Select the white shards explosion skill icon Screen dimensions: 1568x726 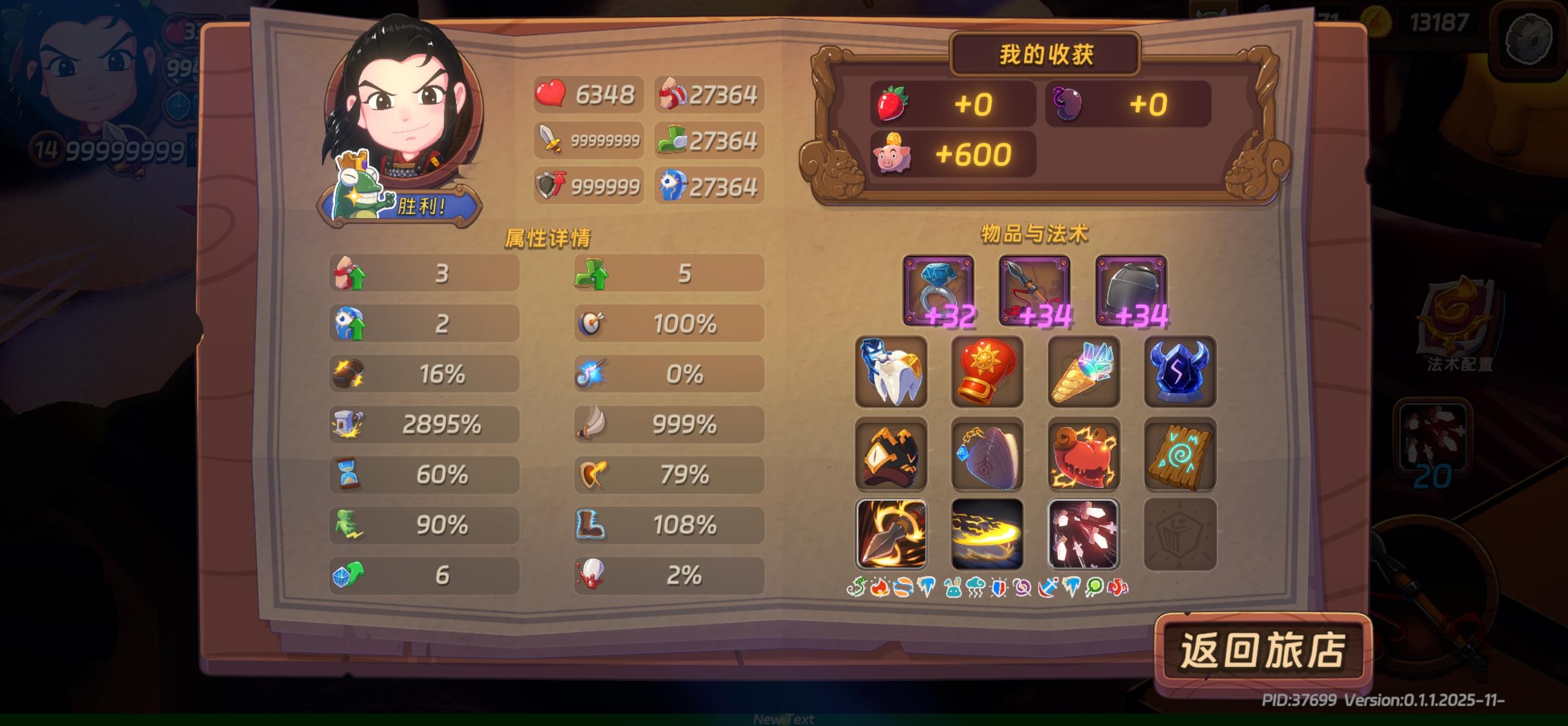click(1083, 536)
